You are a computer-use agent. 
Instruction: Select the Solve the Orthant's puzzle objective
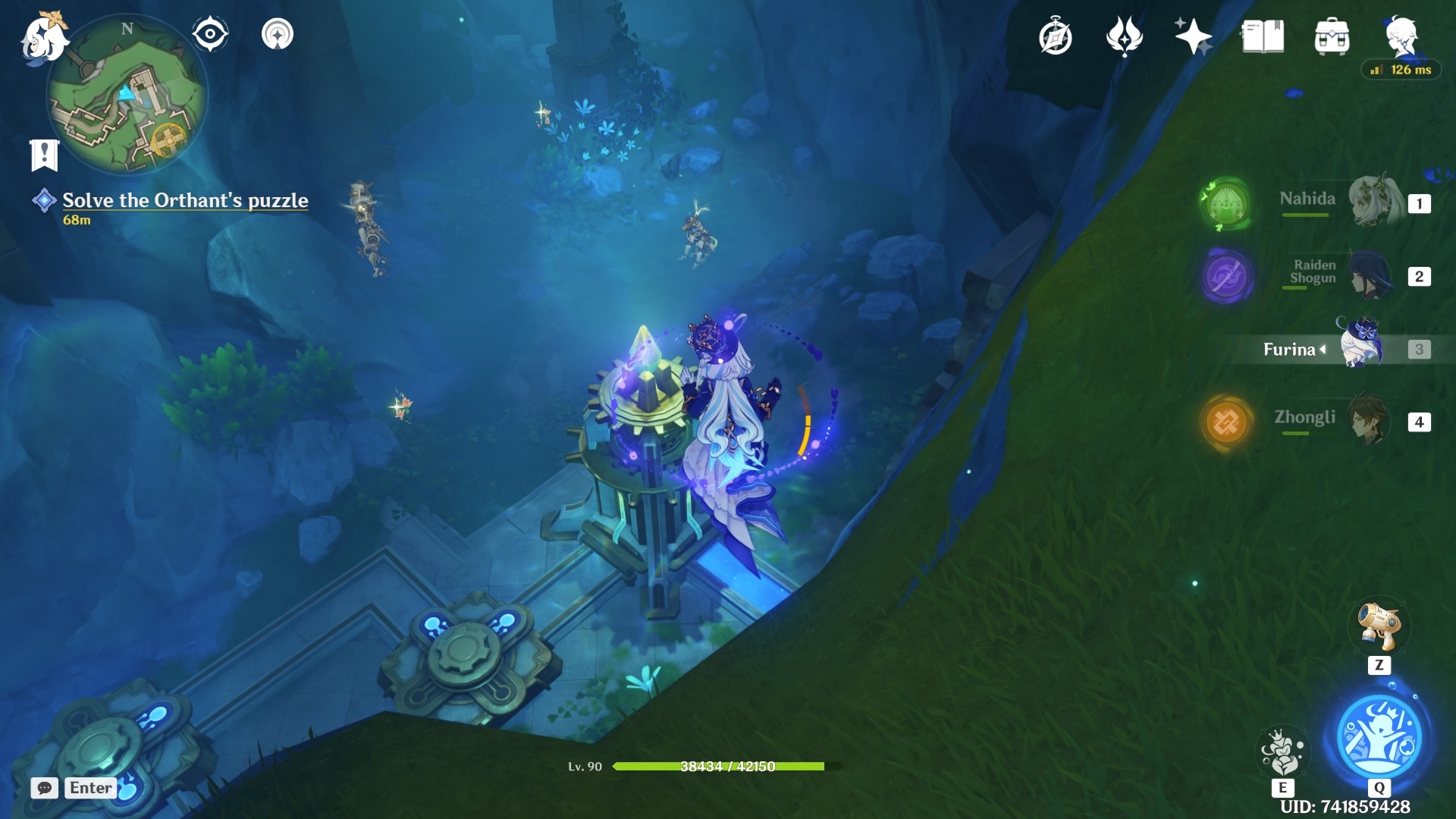click(x=185, y=200)
